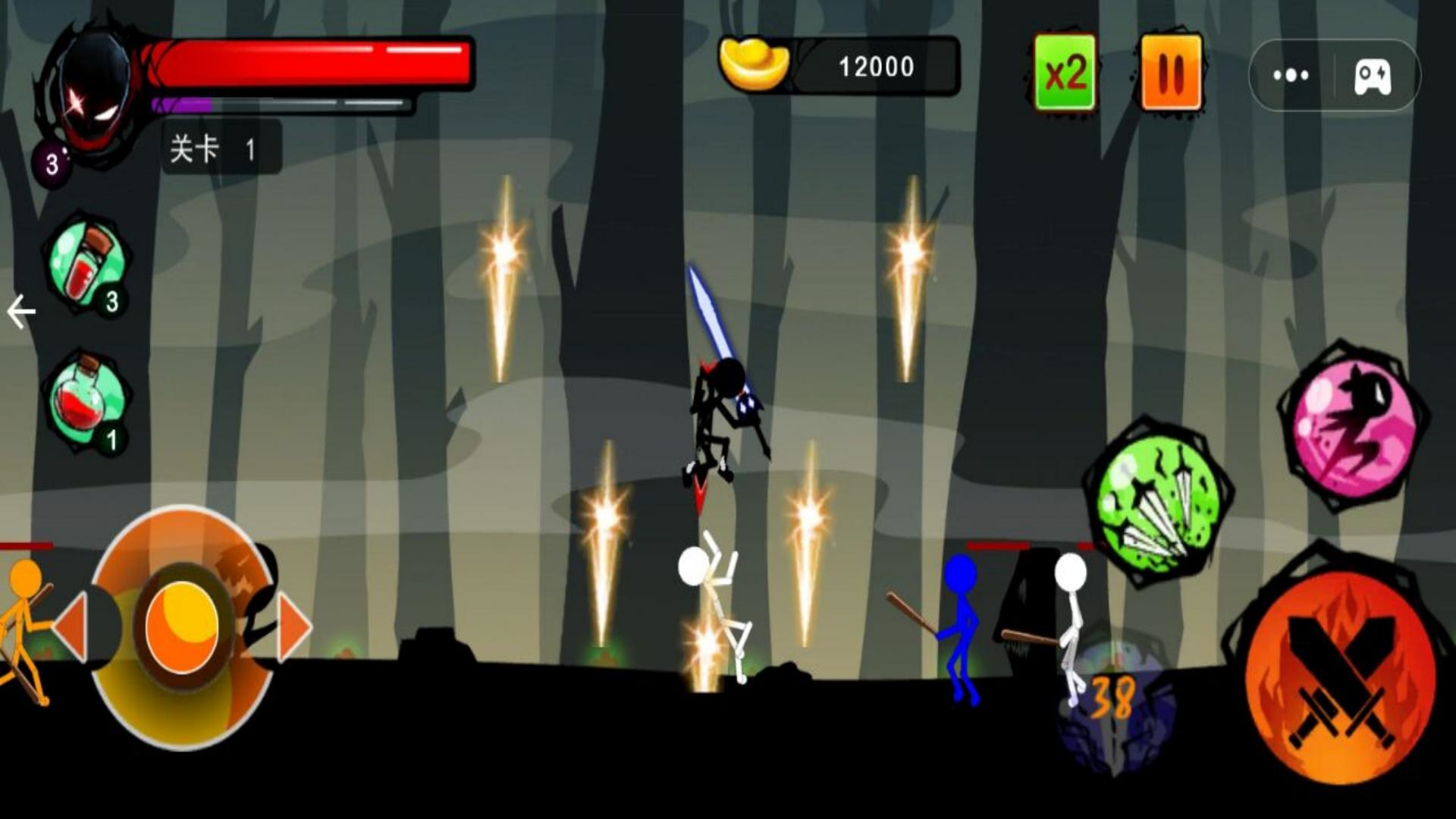The image size is (1456, 819).
Task: Pause the game with the orange button
Action: point(1171,73)
